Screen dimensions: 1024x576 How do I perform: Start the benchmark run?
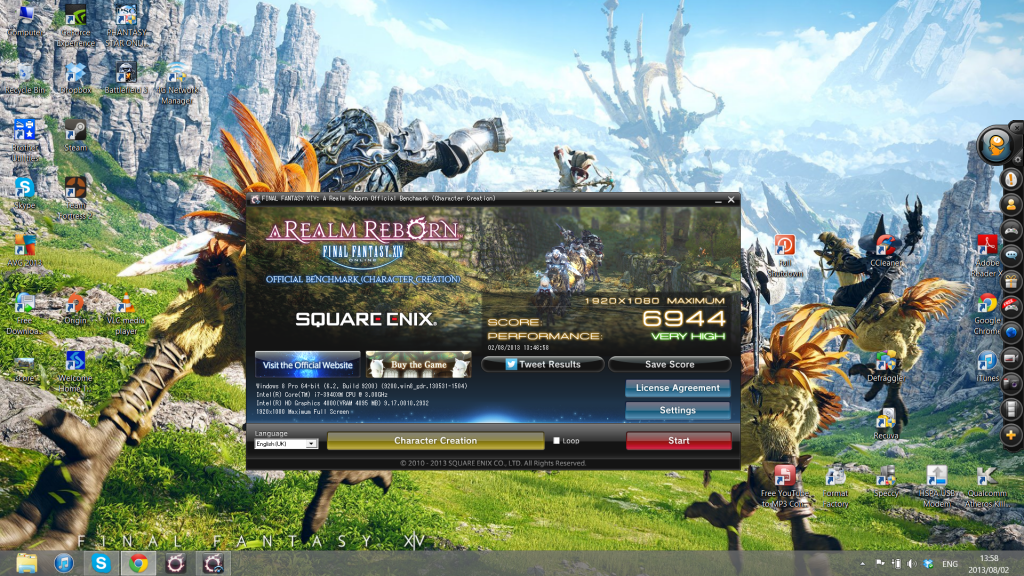(x=678, y=440)
